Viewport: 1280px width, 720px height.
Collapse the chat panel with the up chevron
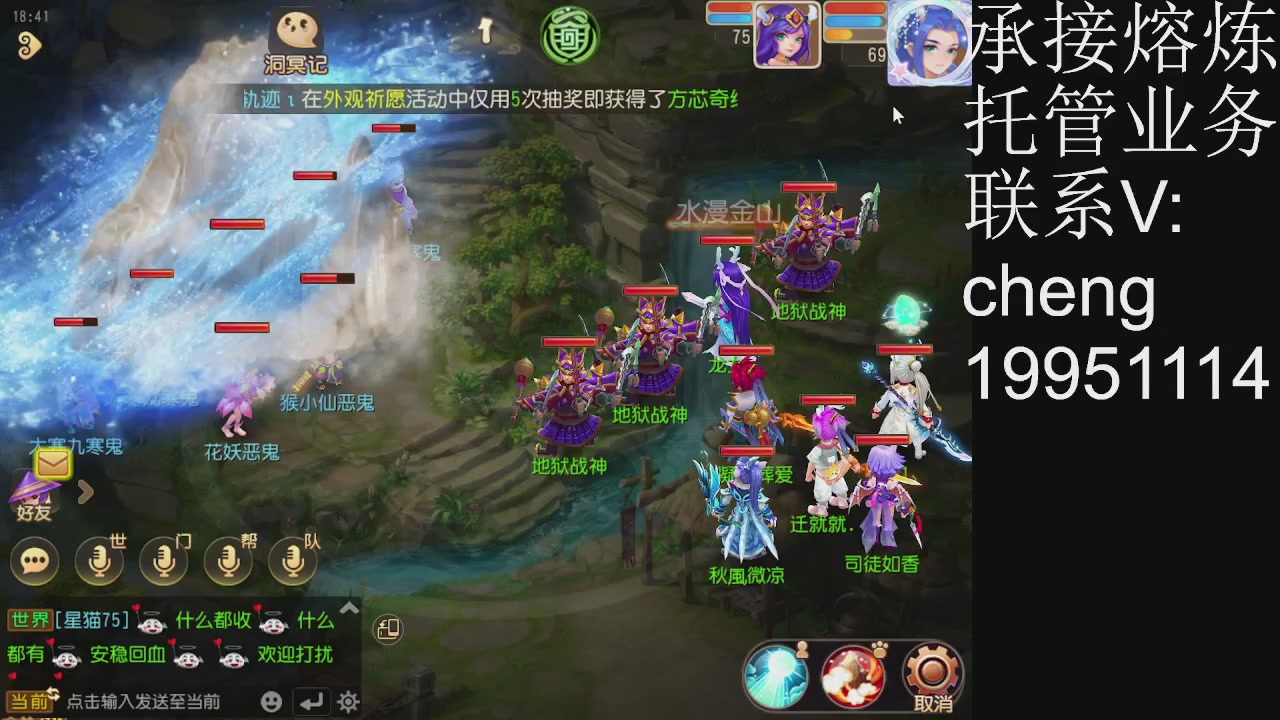(349, 607)
